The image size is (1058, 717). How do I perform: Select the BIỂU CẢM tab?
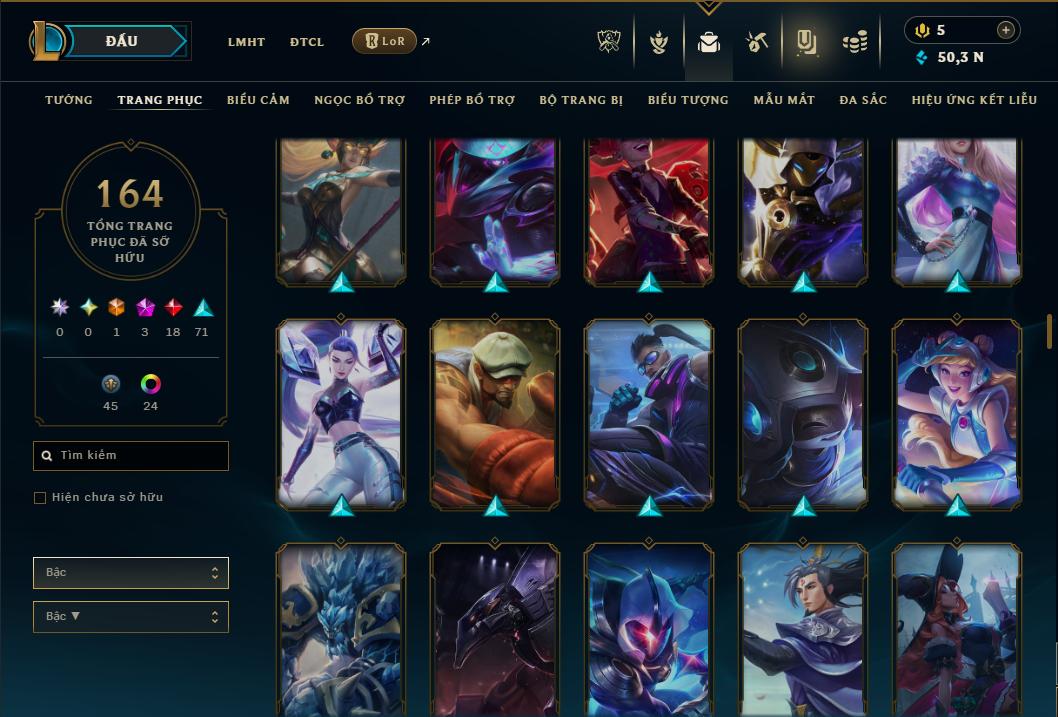pyautogui.click(x=258, y=100)
